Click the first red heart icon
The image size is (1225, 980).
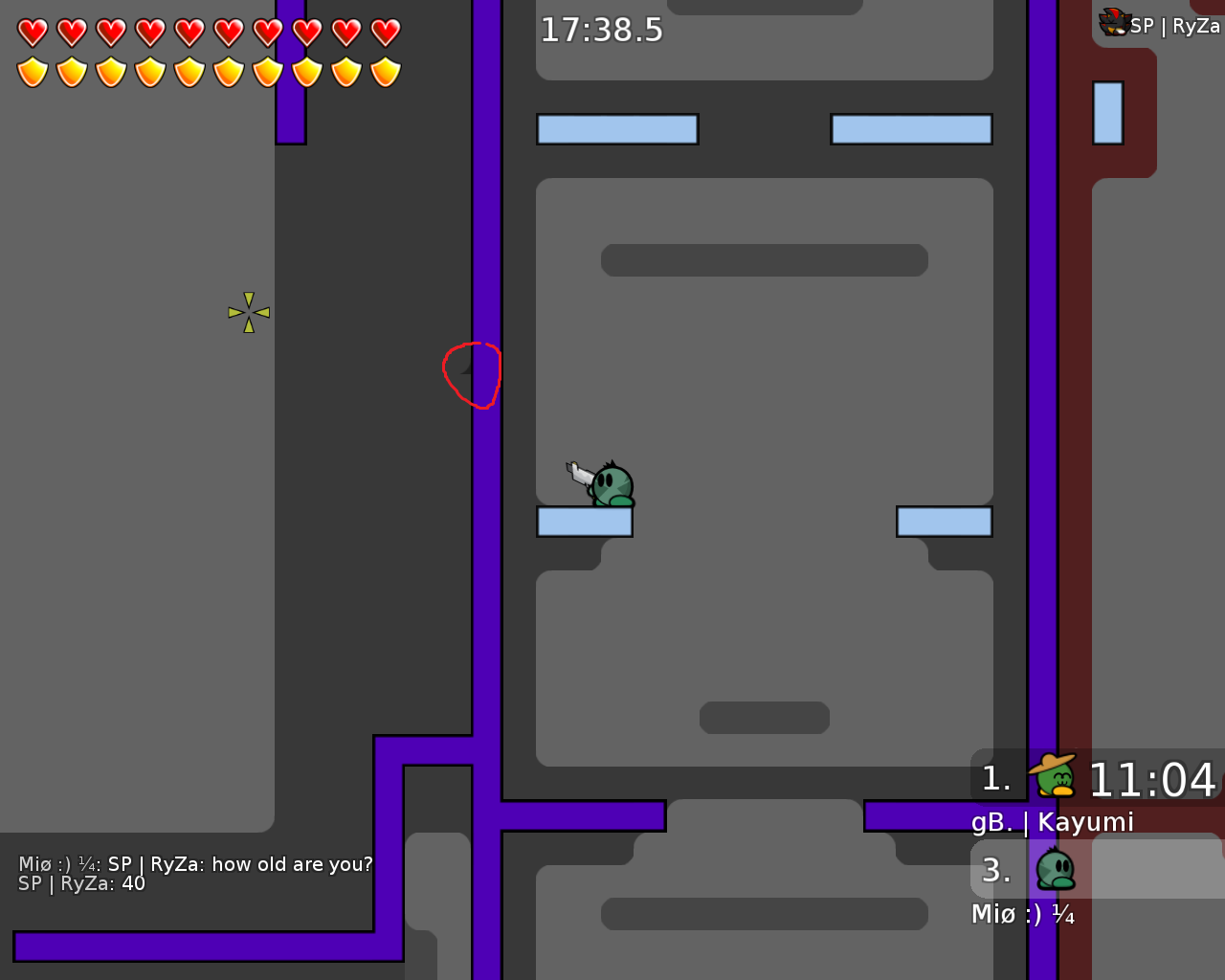tap(32, 31)
